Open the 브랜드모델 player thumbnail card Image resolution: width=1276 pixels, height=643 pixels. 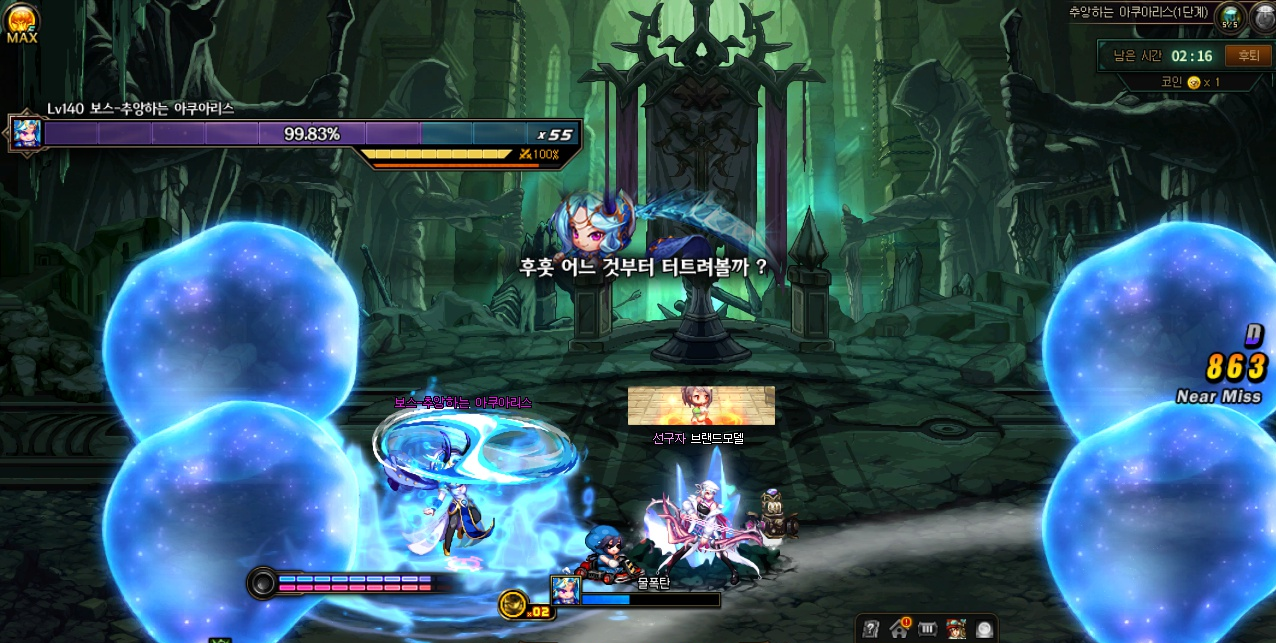(701, 405)
